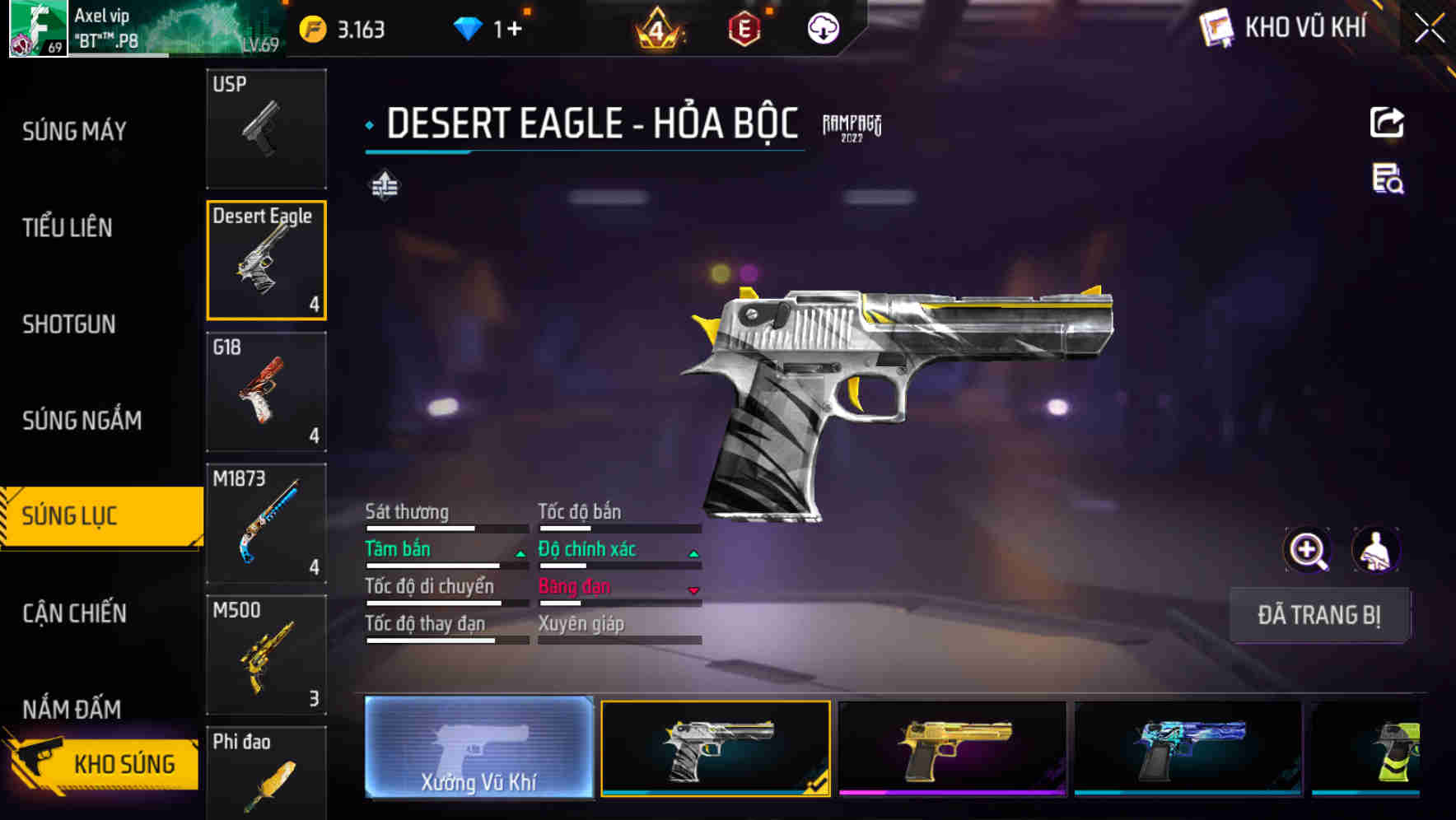Show the SÚNG NGẮM category
Viewport: 1456px width, 820px height.
82,420
